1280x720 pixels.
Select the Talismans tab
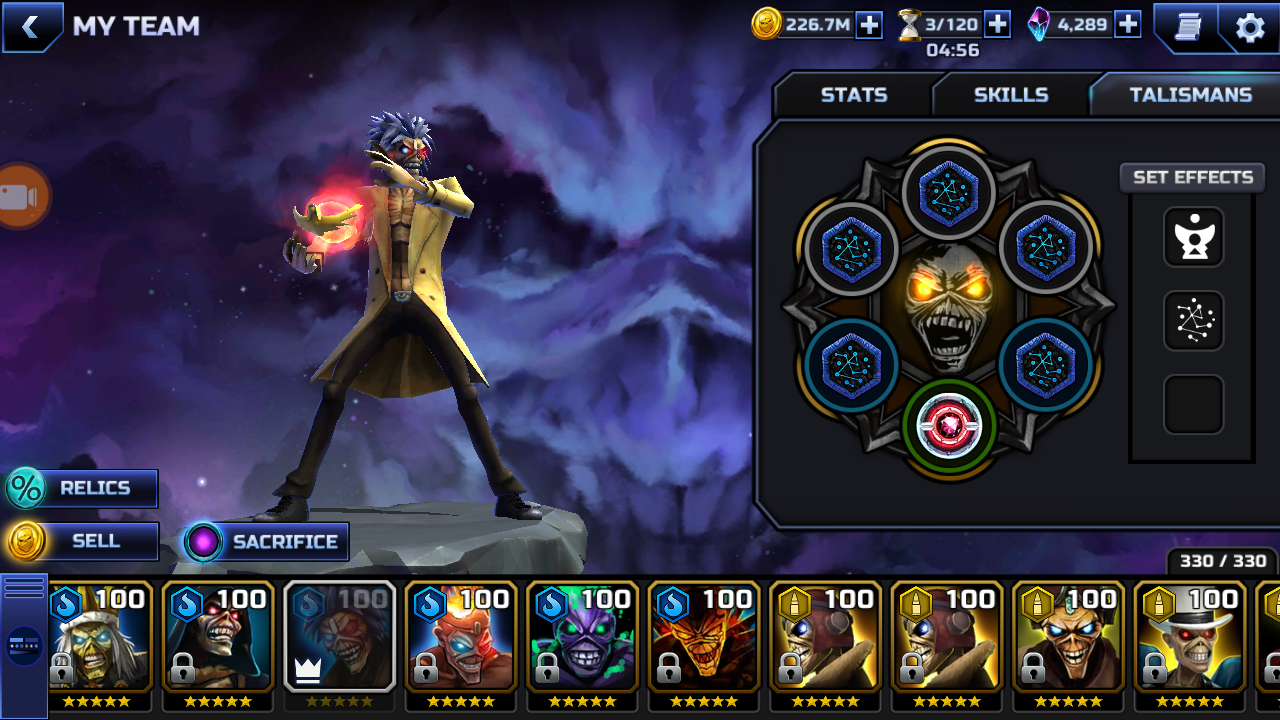[x=1190, y=95]
